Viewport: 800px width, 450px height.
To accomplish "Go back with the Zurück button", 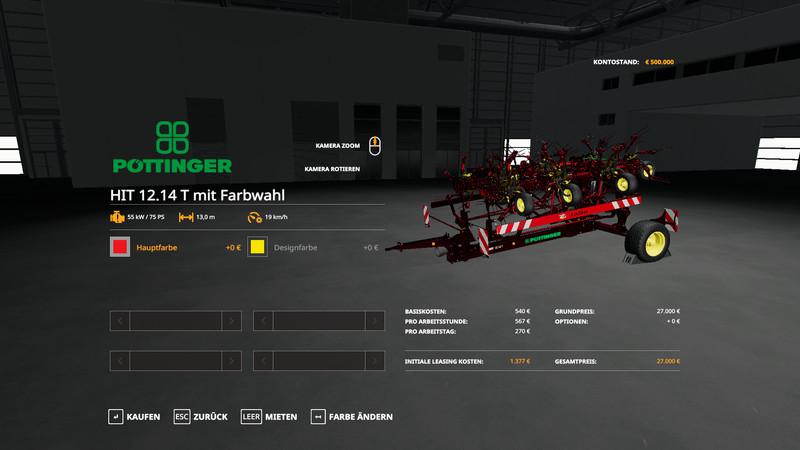I will (x=200, y=416).
